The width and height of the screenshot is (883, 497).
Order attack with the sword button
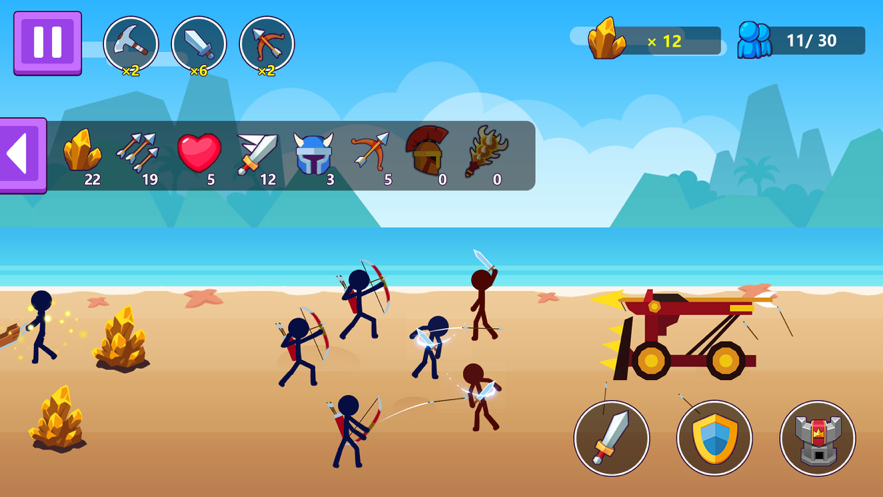point(612,437)
